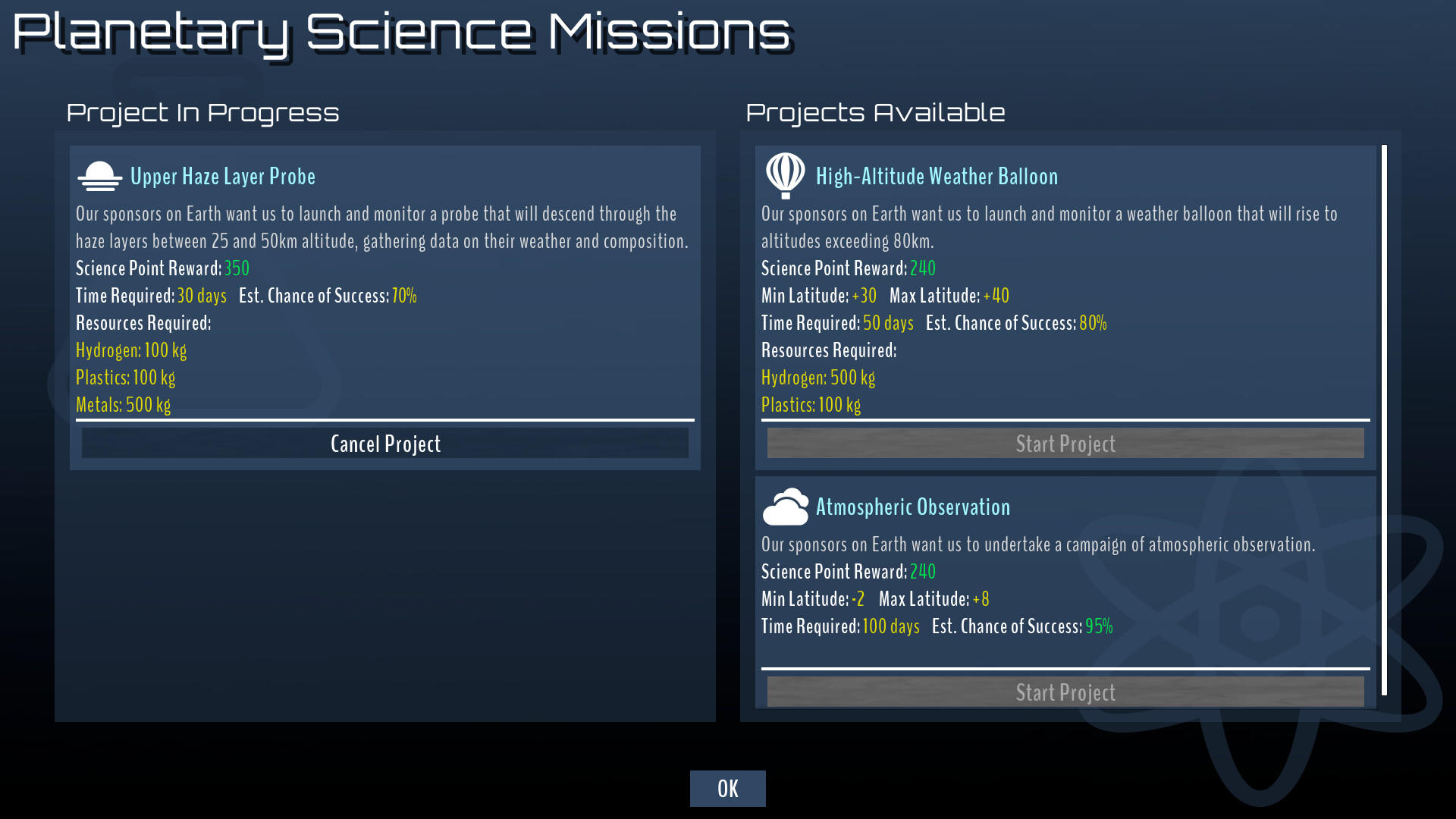The height and width of the screenshot is (819, 1456).
Task: Click the 95% success chance for Atmospheric Observation
Action: click(x=1100, y=626)
